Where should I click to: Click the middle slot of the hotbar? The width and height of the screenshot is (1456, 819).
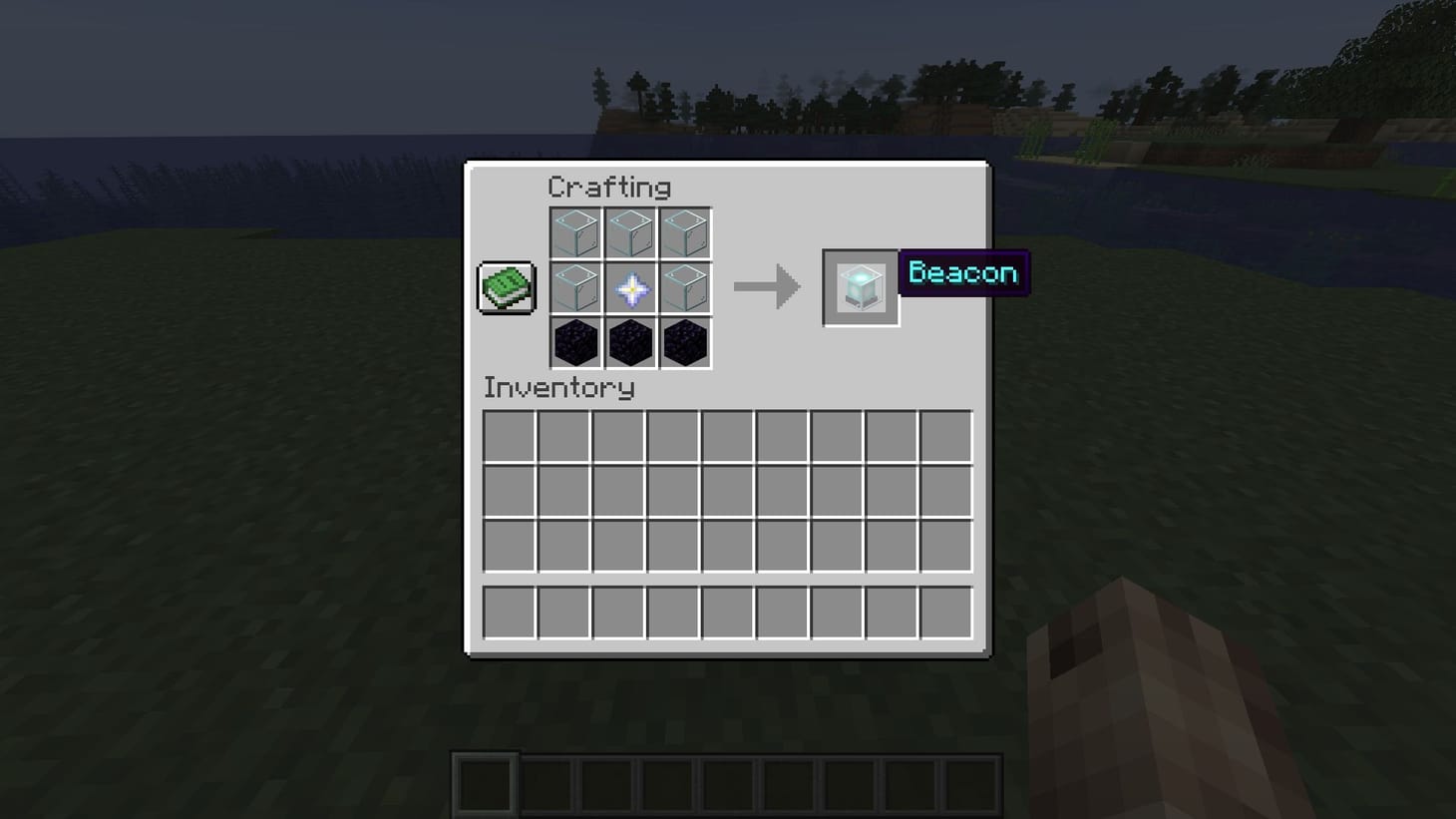point(727,783)
